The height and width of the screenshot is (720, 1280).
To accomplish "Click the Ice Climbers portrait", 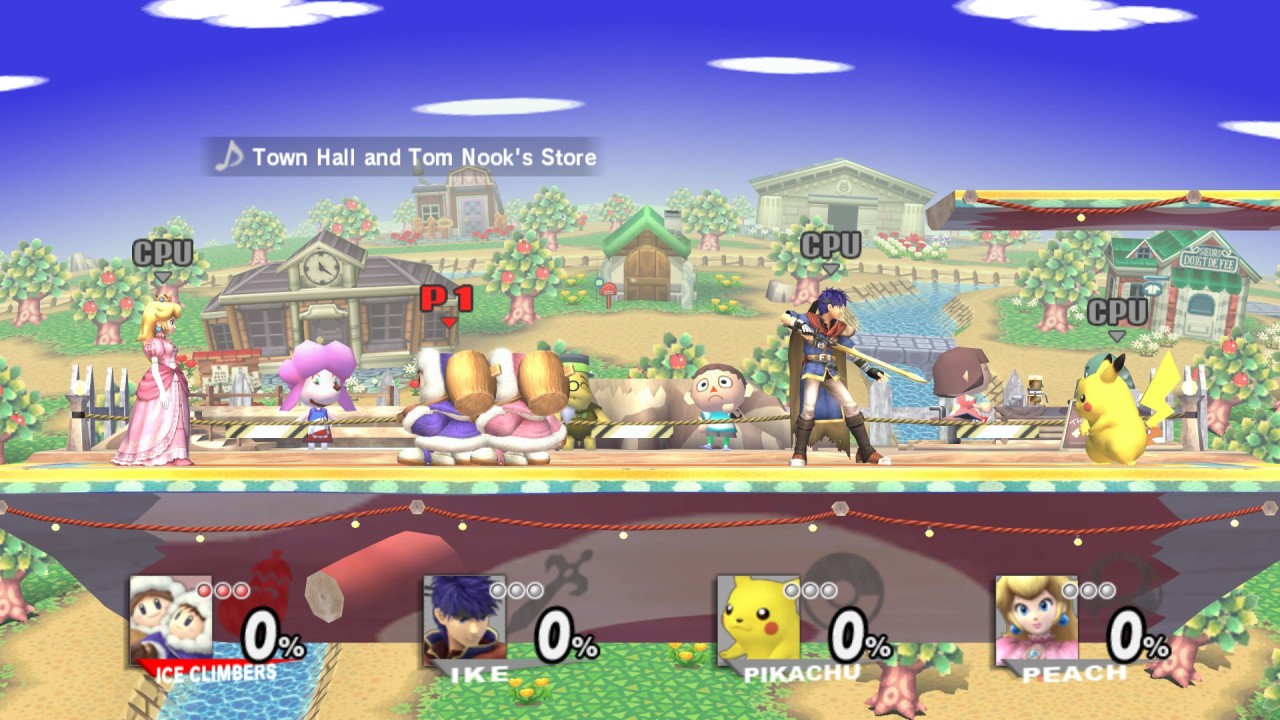I will click(x=170, y=618).
